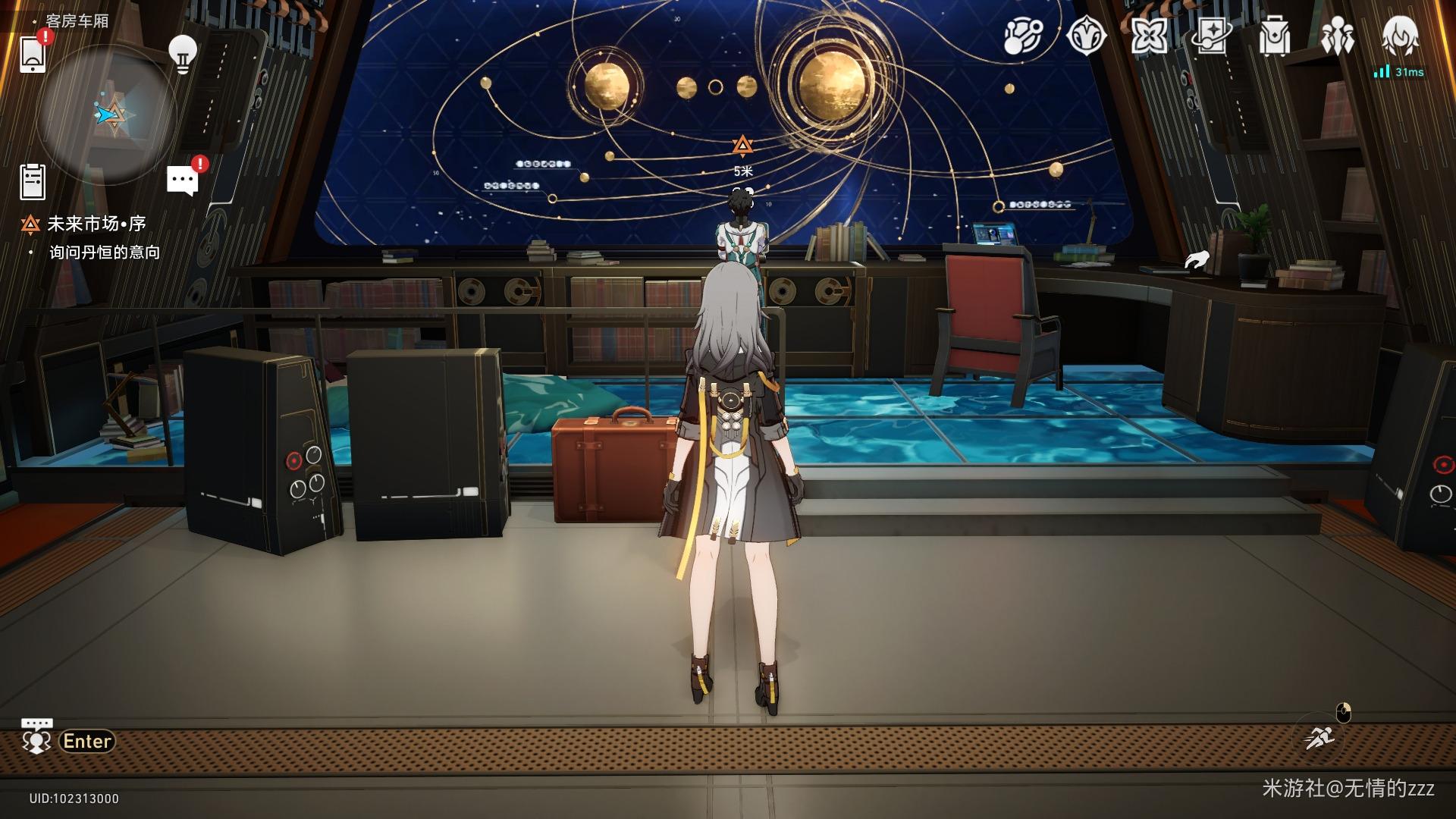The image size is (1456, 819).
Task: Open the star book guide icon
Action: coord(1211,36)
